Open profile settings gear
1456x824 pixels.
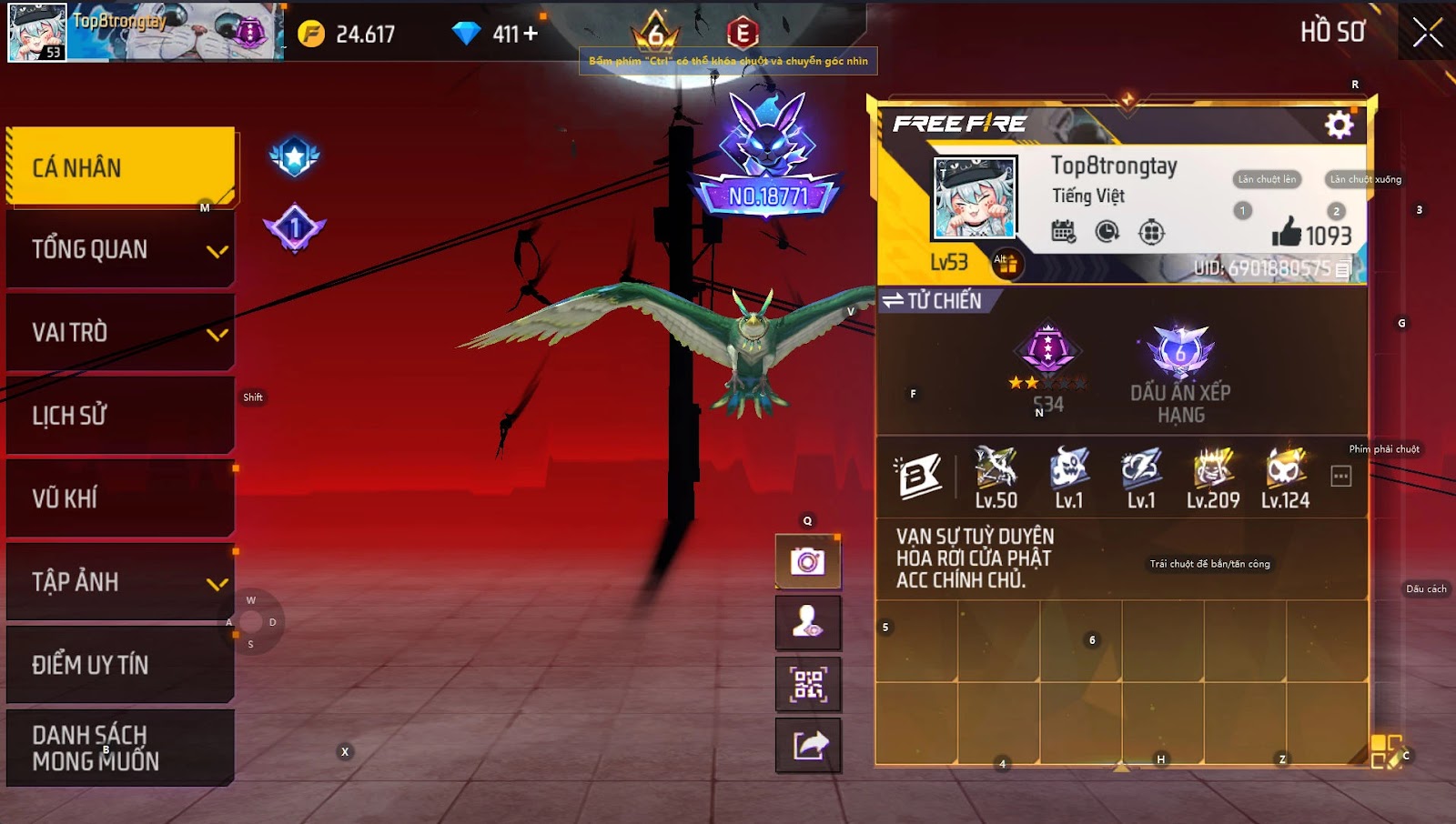[1339, 125]
